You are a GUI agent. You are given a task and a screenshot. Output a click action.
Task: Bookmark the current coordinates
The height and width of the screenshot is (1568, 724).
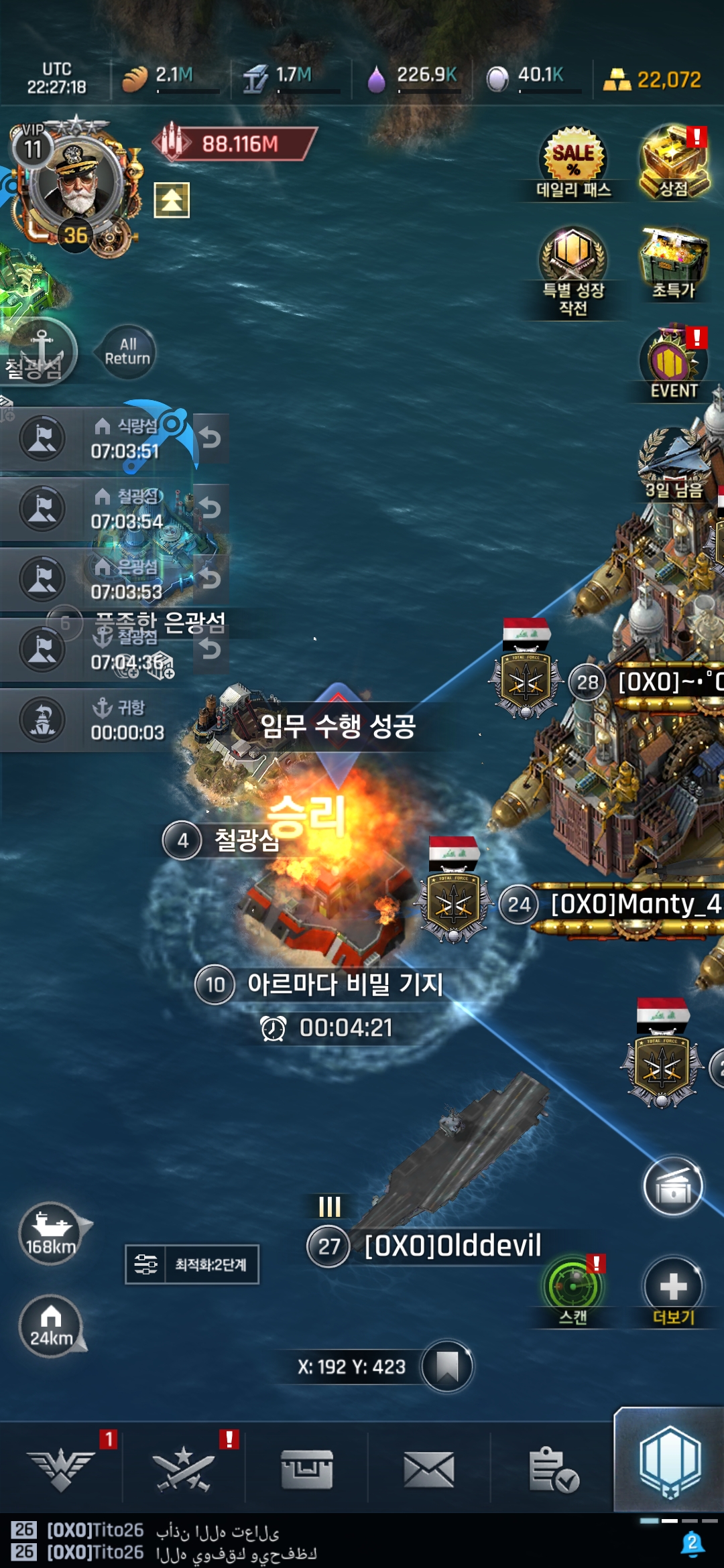click(447, 1366)
